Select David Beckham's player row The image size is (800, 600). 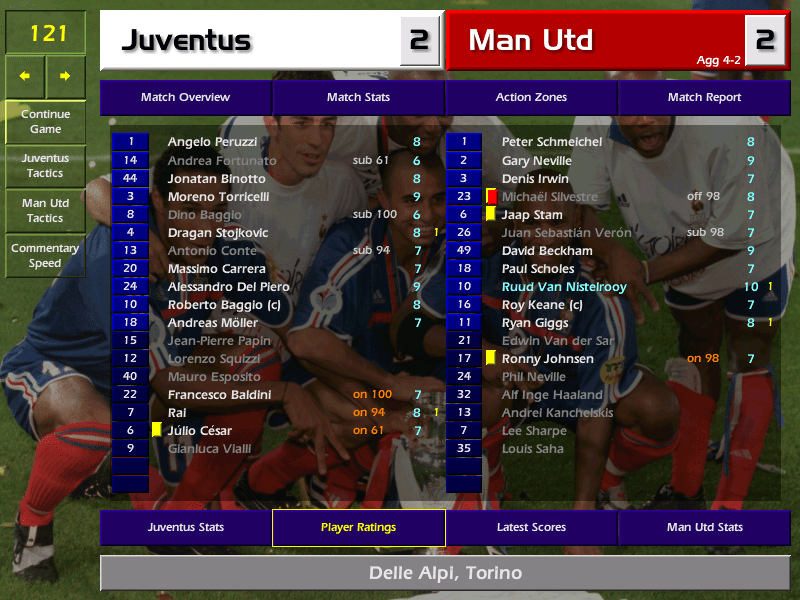pyautogui.click(x=547, y=251)
